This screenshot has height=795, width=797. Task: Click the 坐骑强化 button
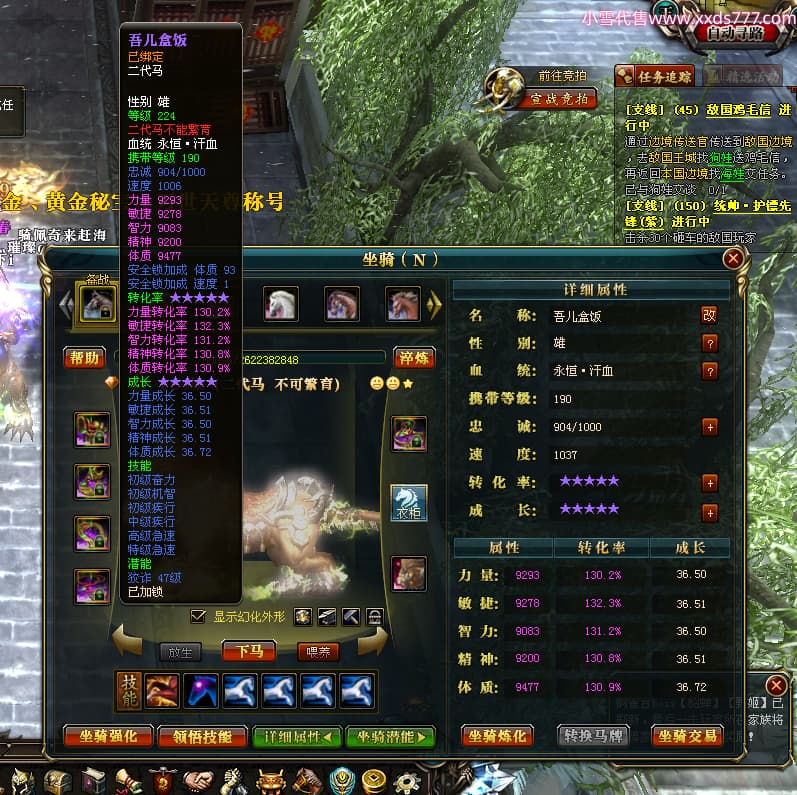tap(108, 737)
